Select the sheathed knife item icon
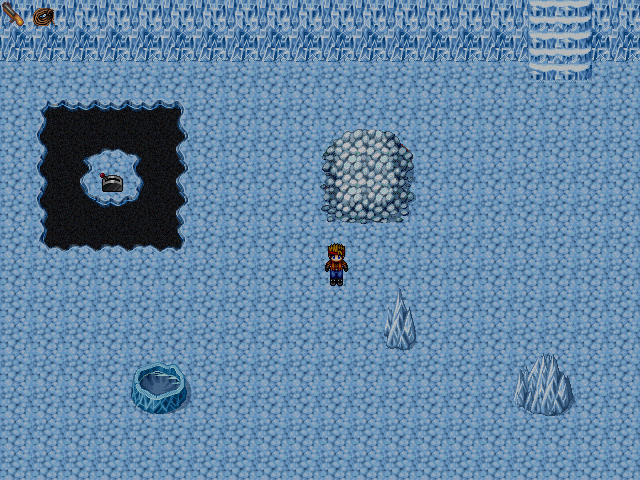This screenshot has height=480, width=640. [14, 15]
